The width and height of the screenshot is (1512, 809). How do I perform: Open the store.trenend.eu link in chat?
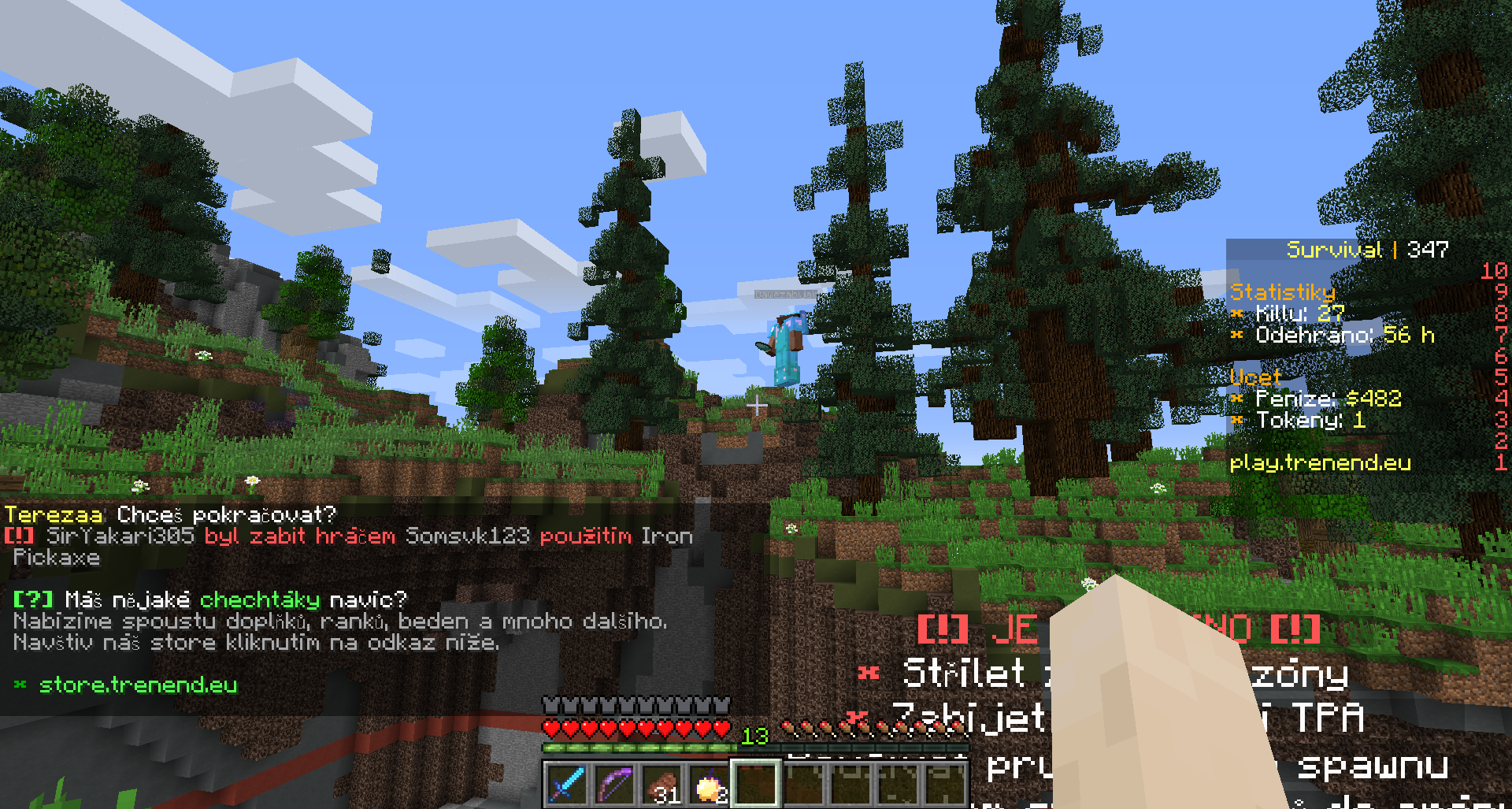139,685
